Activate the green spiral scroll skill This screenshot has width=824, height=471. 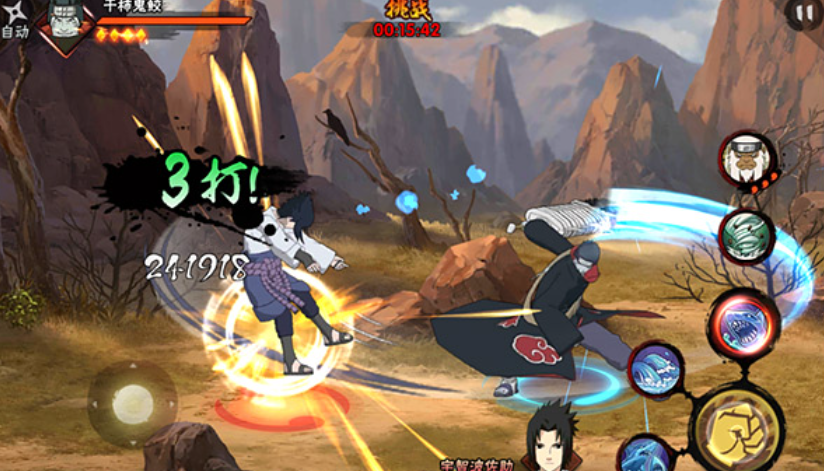tap(747, 236)
